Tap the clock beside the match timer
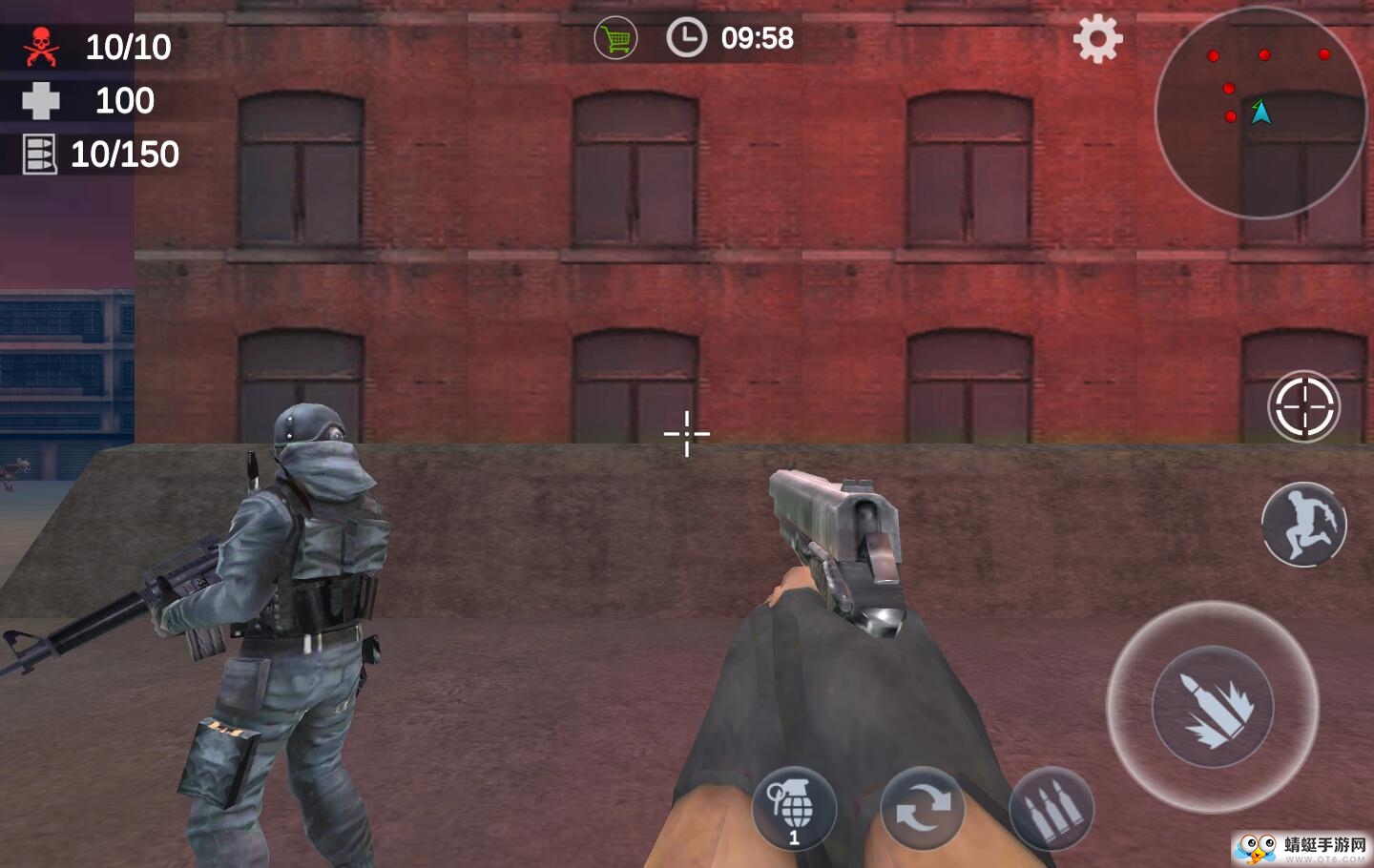 686,38
